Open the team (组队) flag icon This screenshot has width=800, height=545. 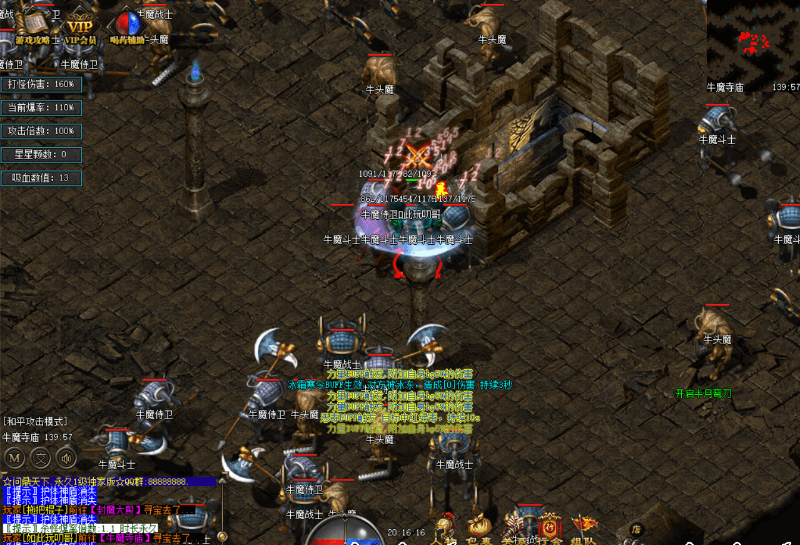(583, 526)
